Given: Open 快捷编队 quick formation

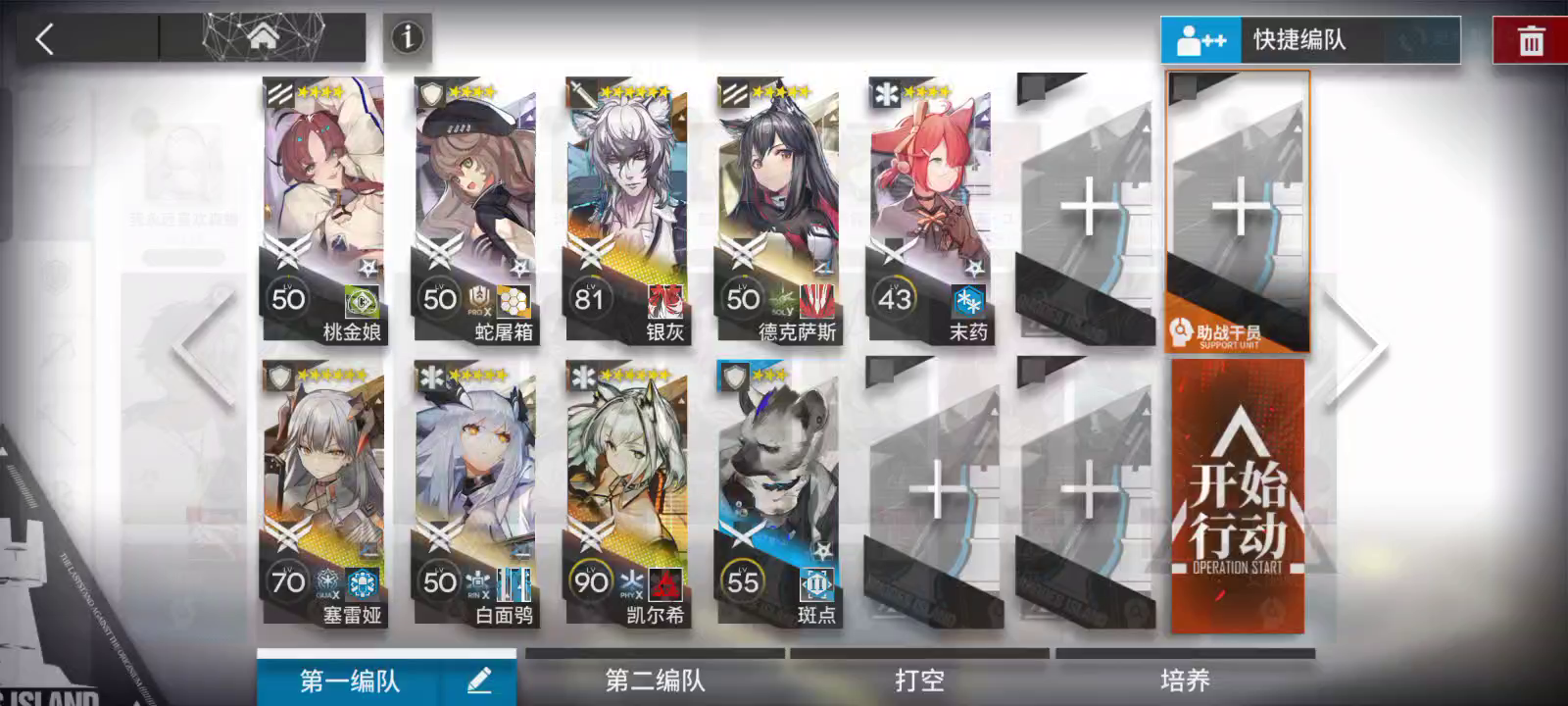Looking at the screenshot, I should pos(1303,40).
